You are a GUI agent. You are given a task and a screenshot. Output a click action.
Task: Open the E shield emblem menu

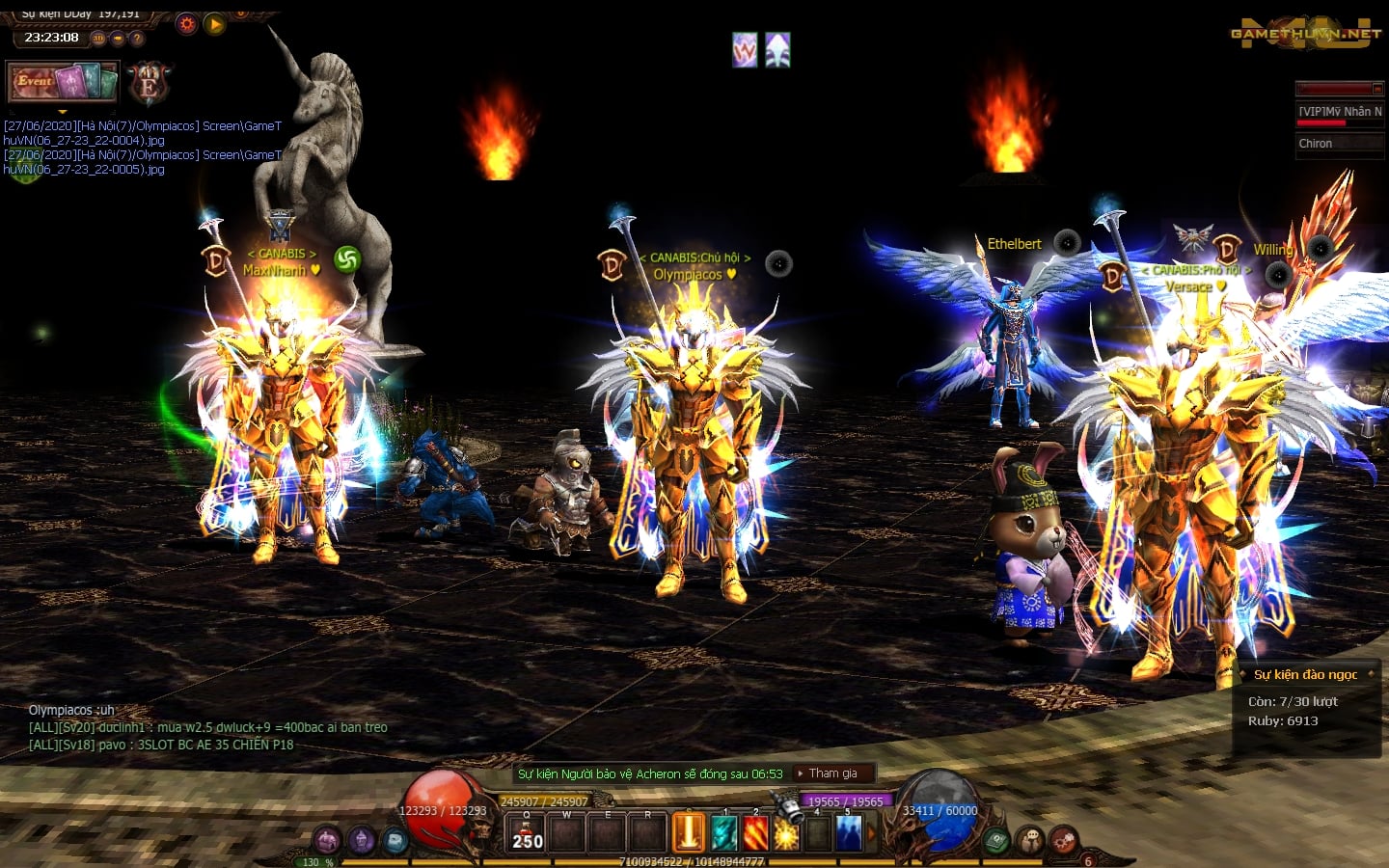(149, 84)
